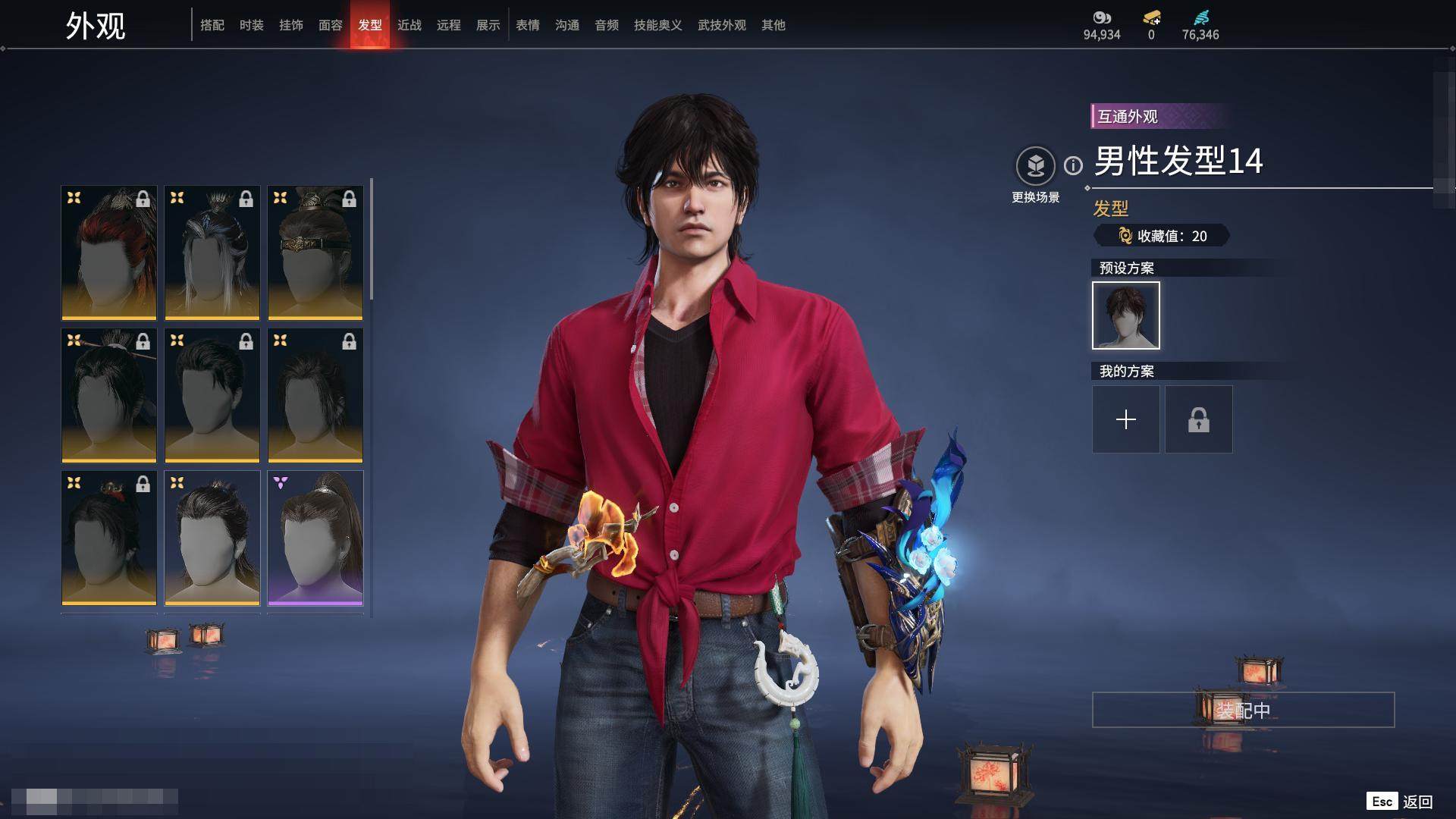1456x819 pixels.
Task: Click the locked scheme slot under 我的方案
Action: (x=1199, y=419)
